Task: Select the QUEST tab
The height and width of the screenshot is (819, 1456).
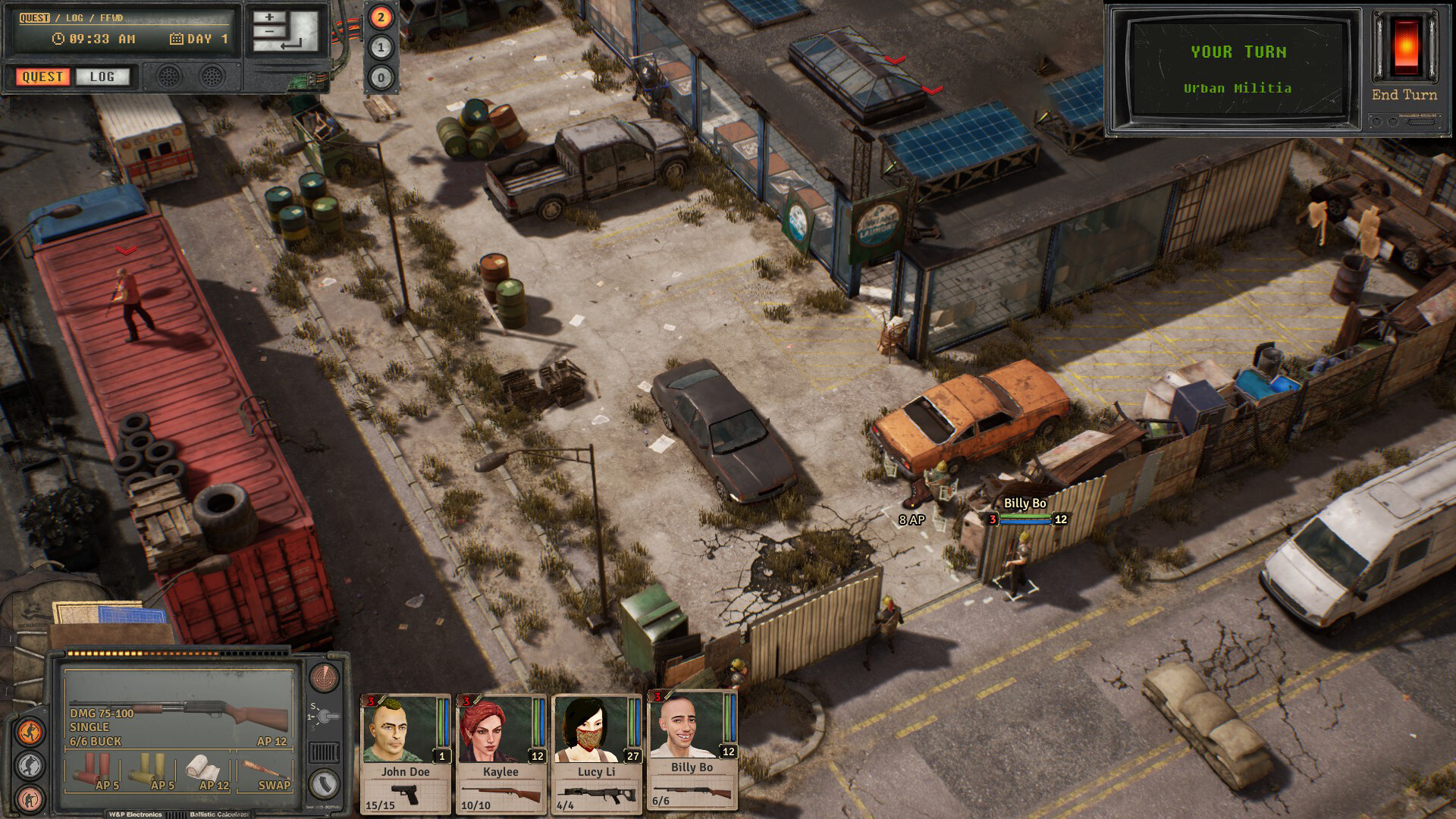Action: click(42, 77)
